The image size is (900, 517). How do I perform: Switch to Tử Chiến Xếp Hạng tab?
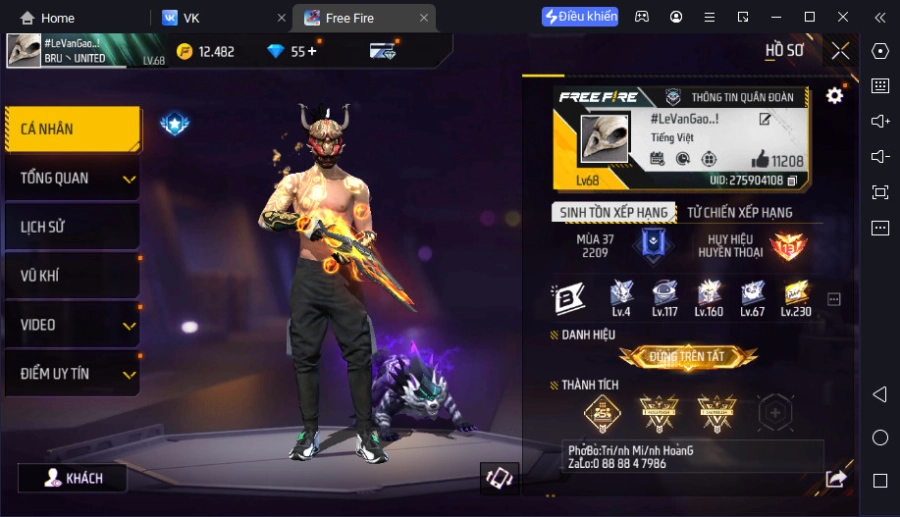point(739,212)
